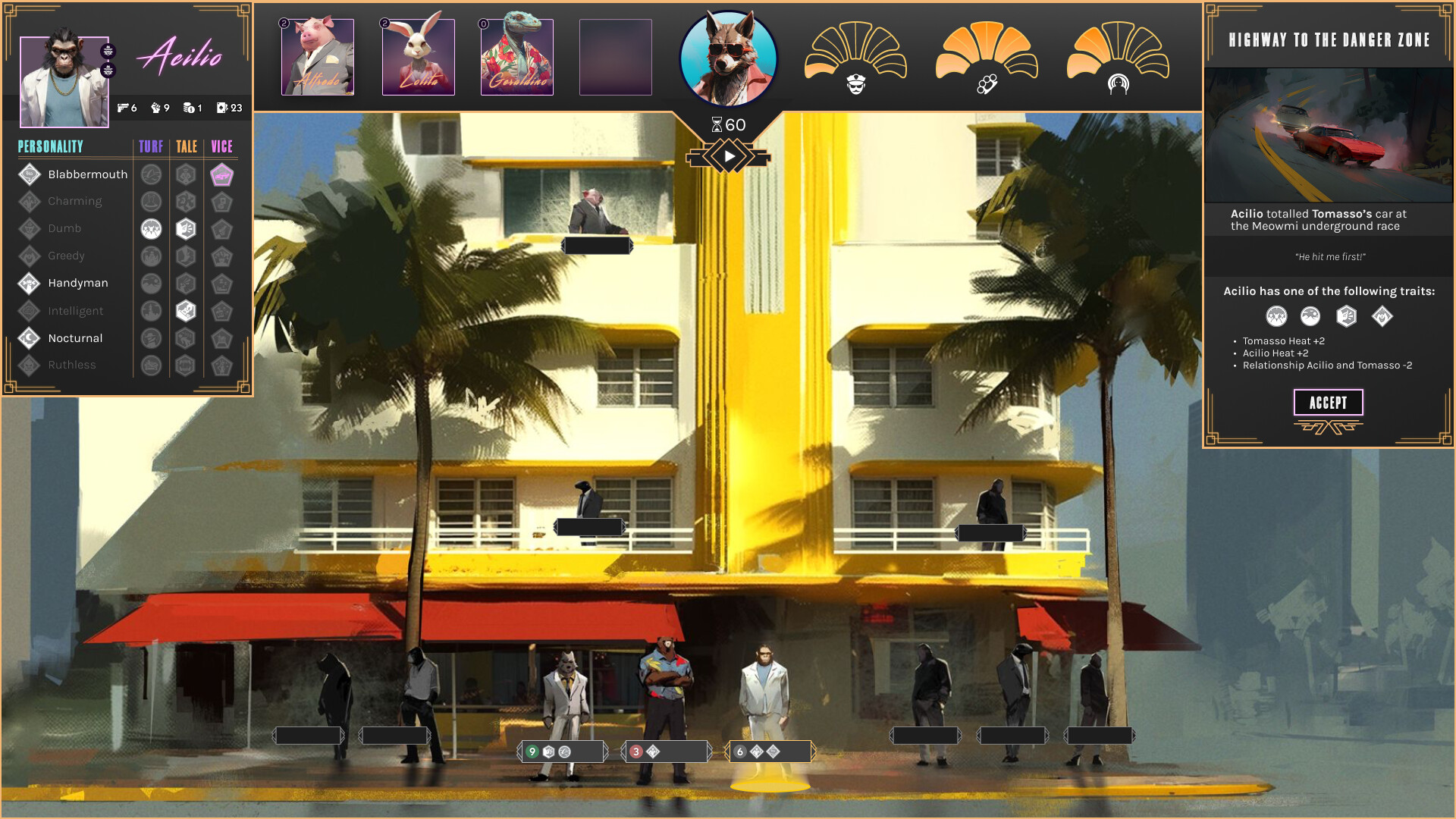Click the fist strength stat icon
The image size is (1456, 819).
tap(155, 108)
